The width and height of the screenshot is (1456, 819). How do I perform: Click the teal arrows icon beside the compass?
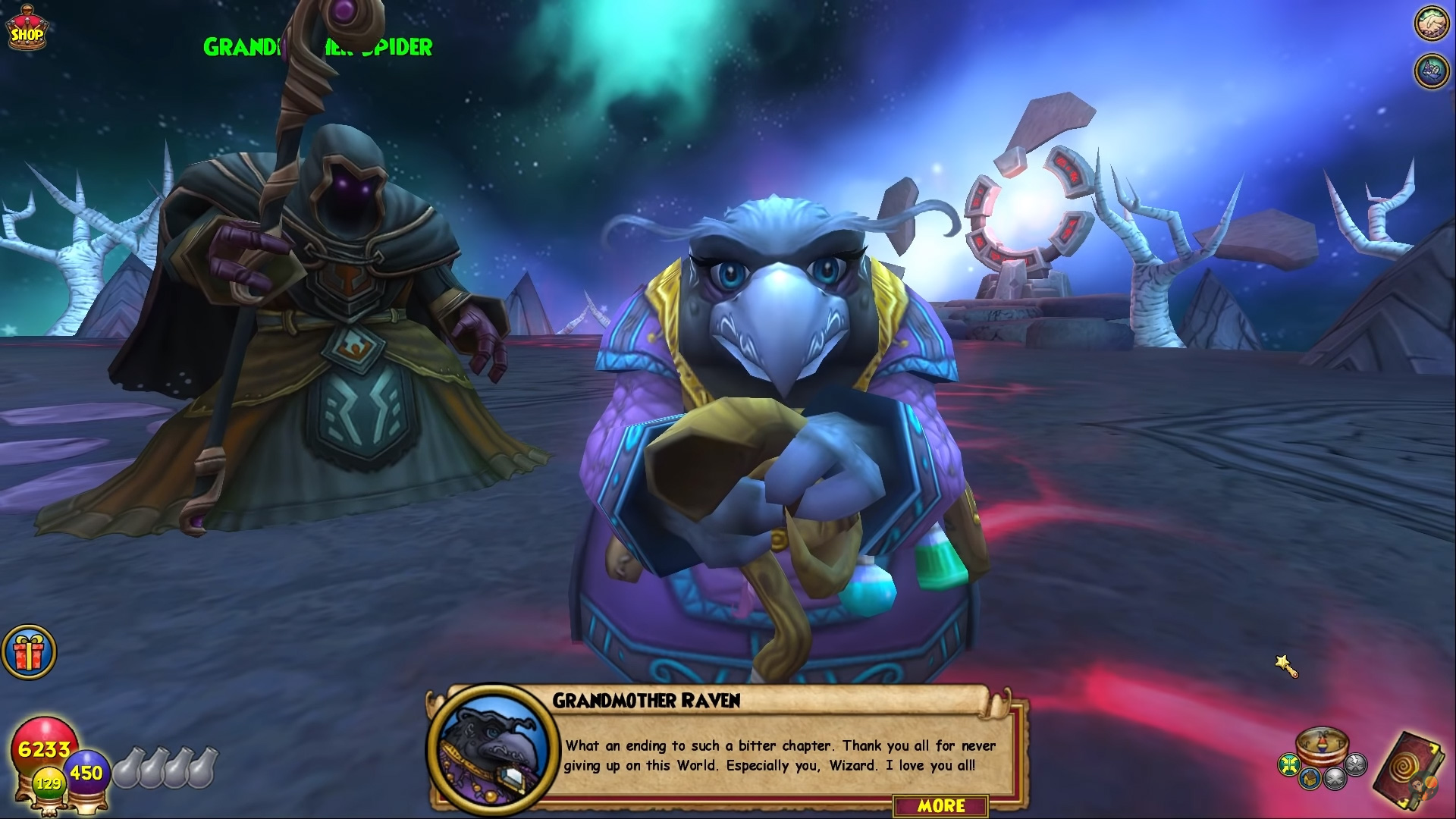(1289, 764)
